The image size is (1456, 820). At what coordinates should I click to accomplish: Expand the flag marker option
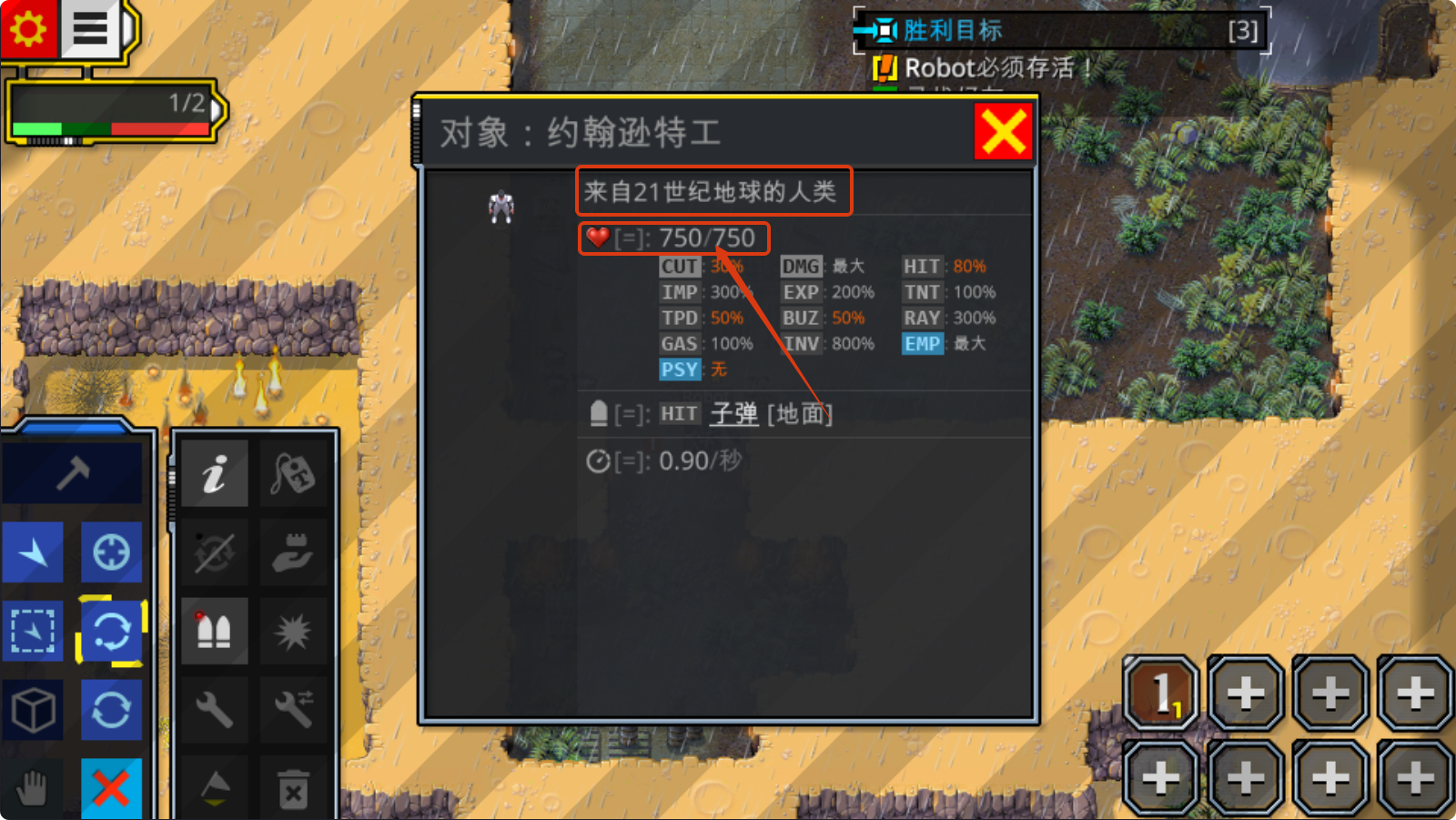click(214, 785)
